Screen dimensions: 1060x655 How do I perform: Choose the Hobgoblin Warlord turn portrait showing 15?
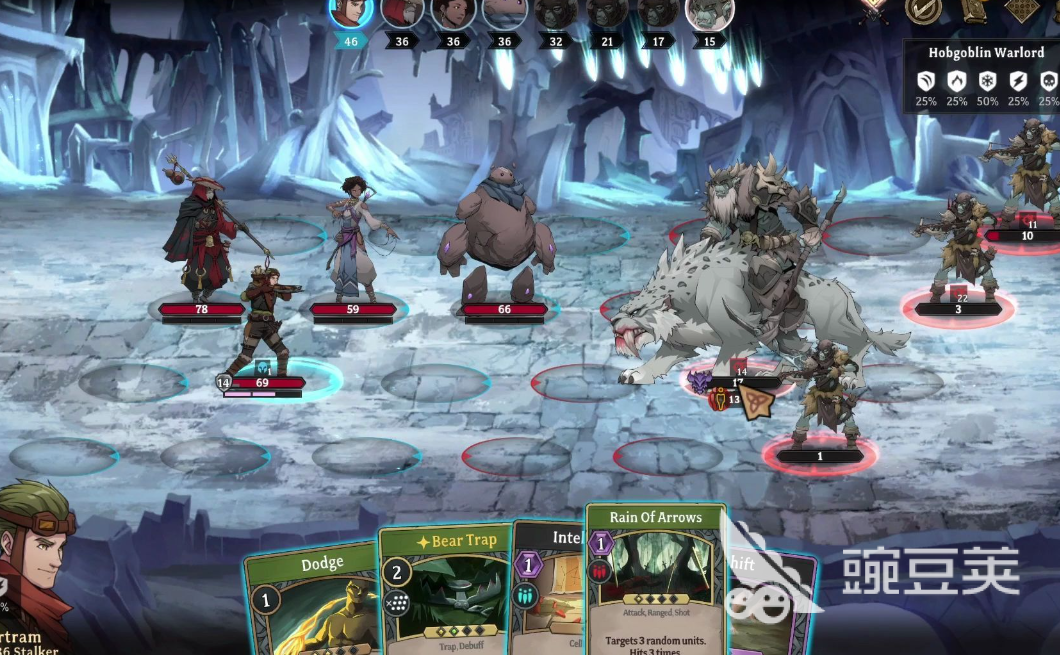[709, 13]
